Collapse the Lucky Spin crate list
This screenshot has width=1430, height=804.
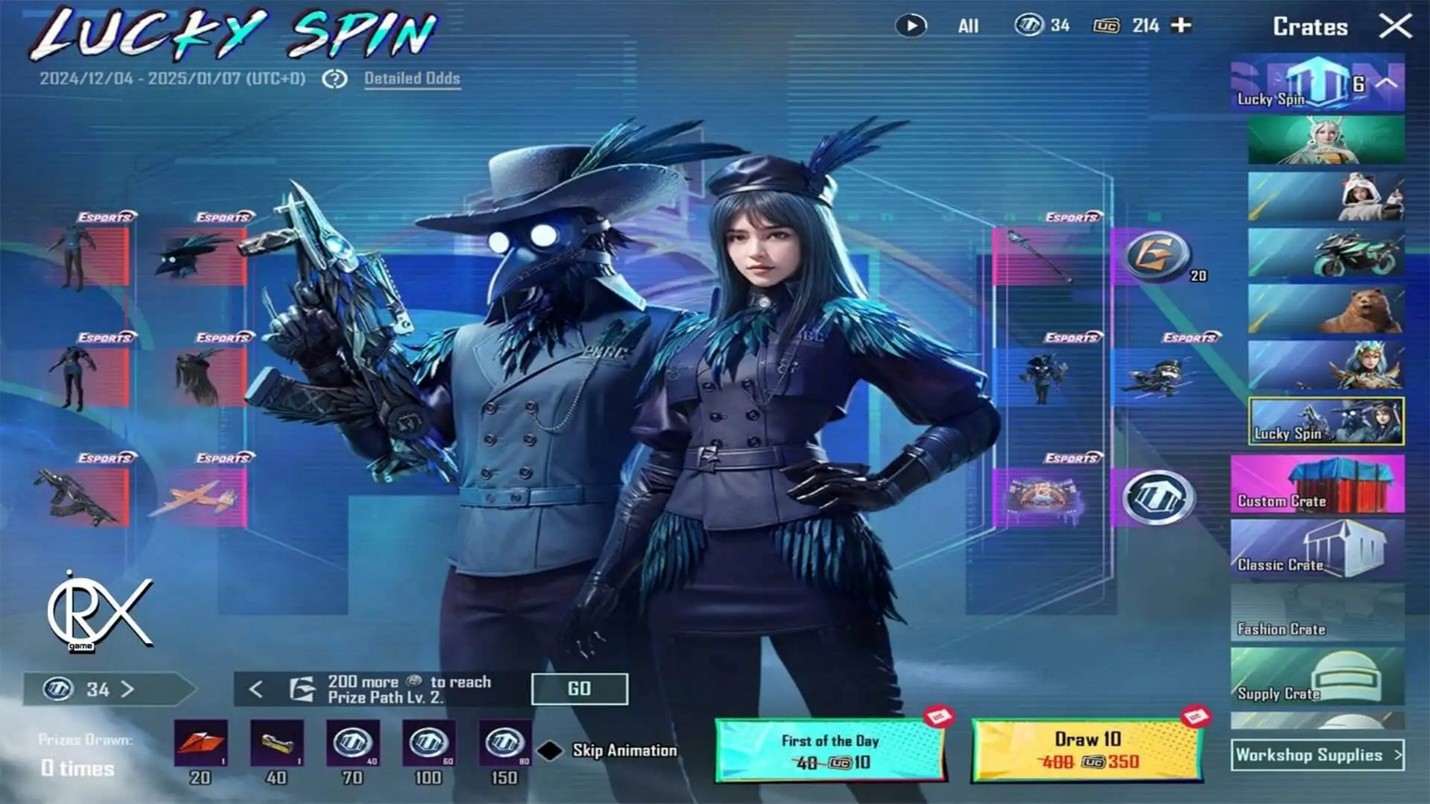pos(1386,84)
